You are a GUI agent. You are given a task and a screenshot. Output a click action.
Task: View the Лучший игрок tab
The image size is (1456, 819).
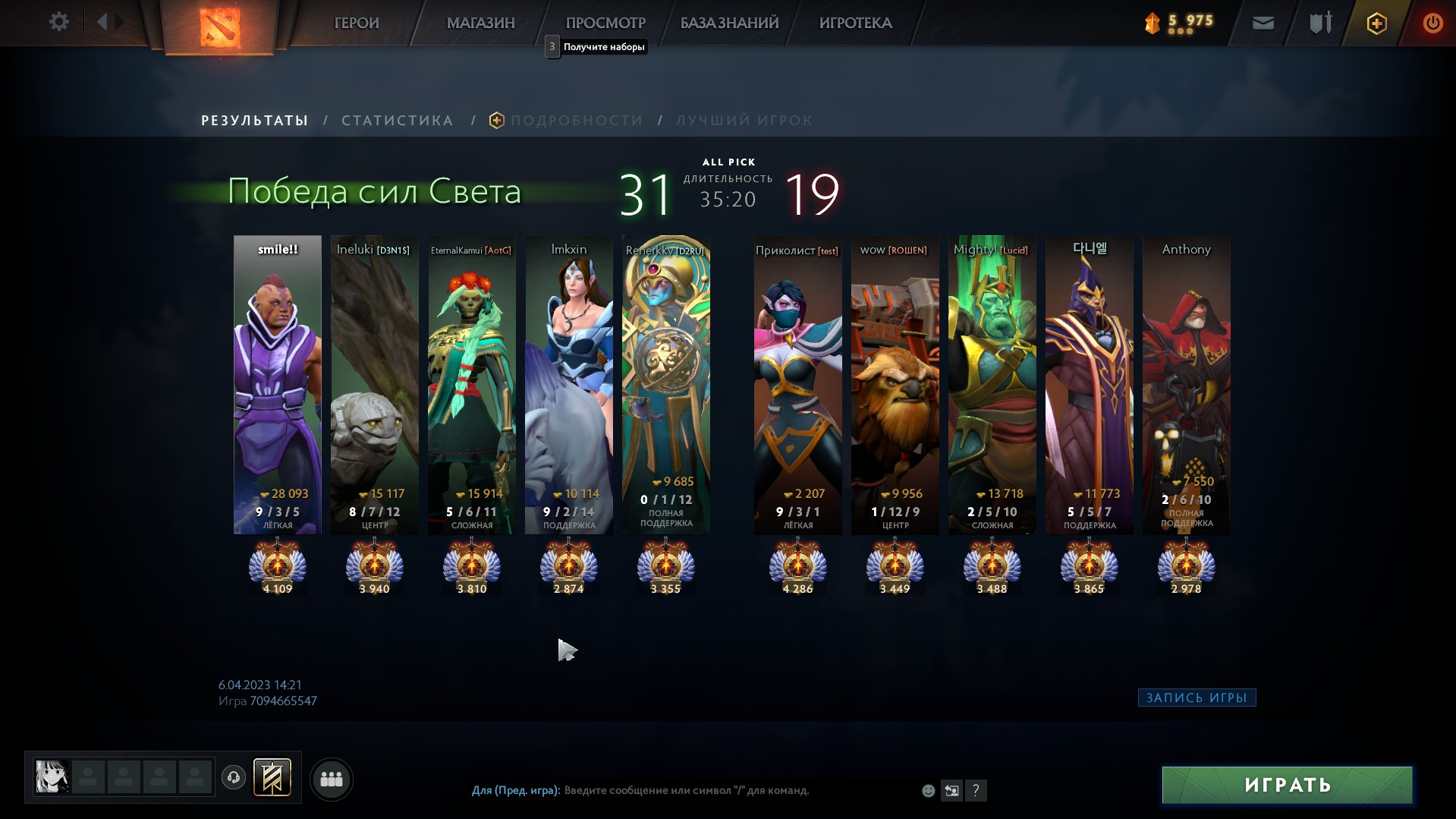tap(744, 121)
